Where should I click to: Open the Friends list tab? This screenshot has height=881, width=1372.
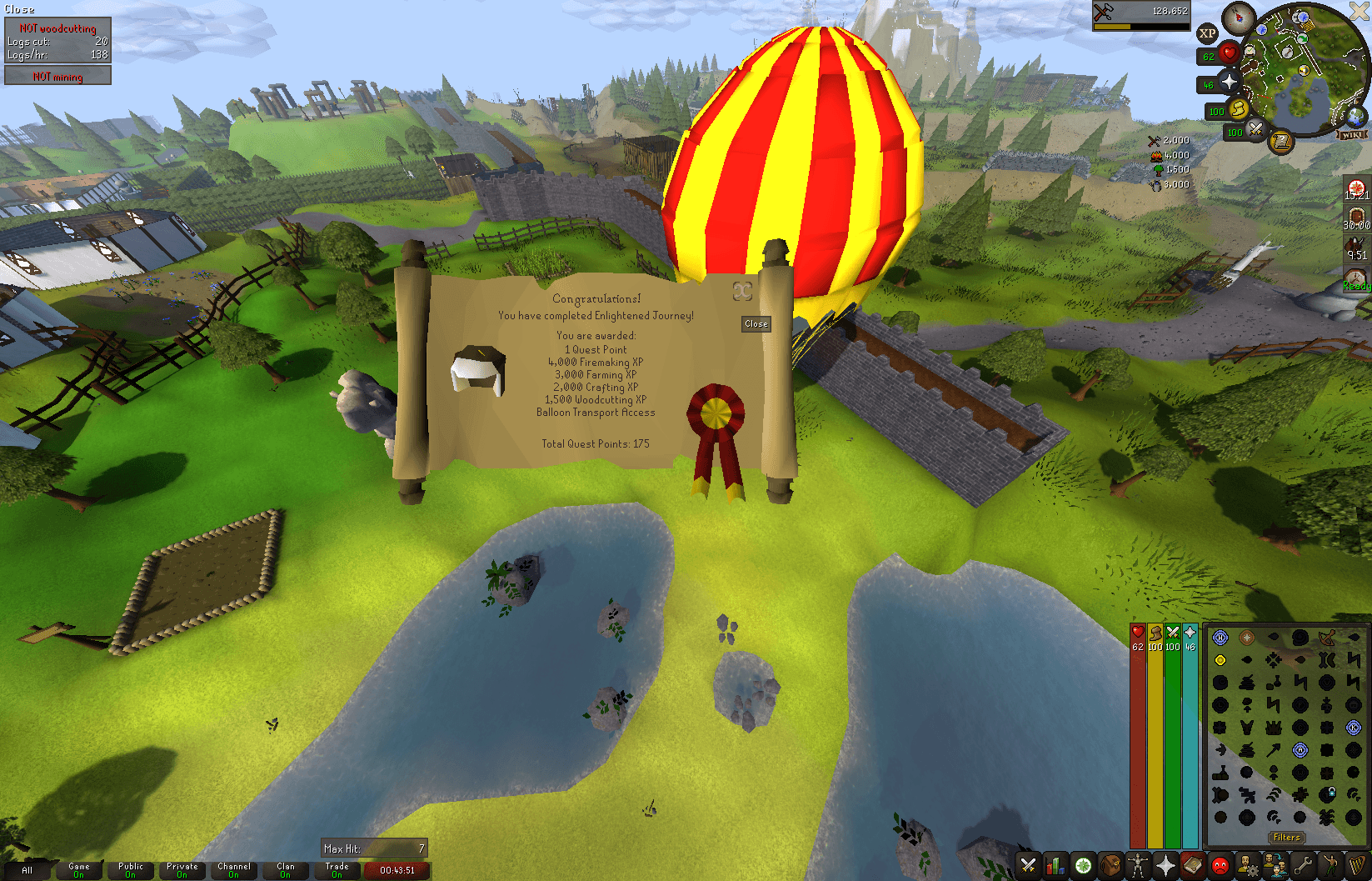(x=1275, y=865)
